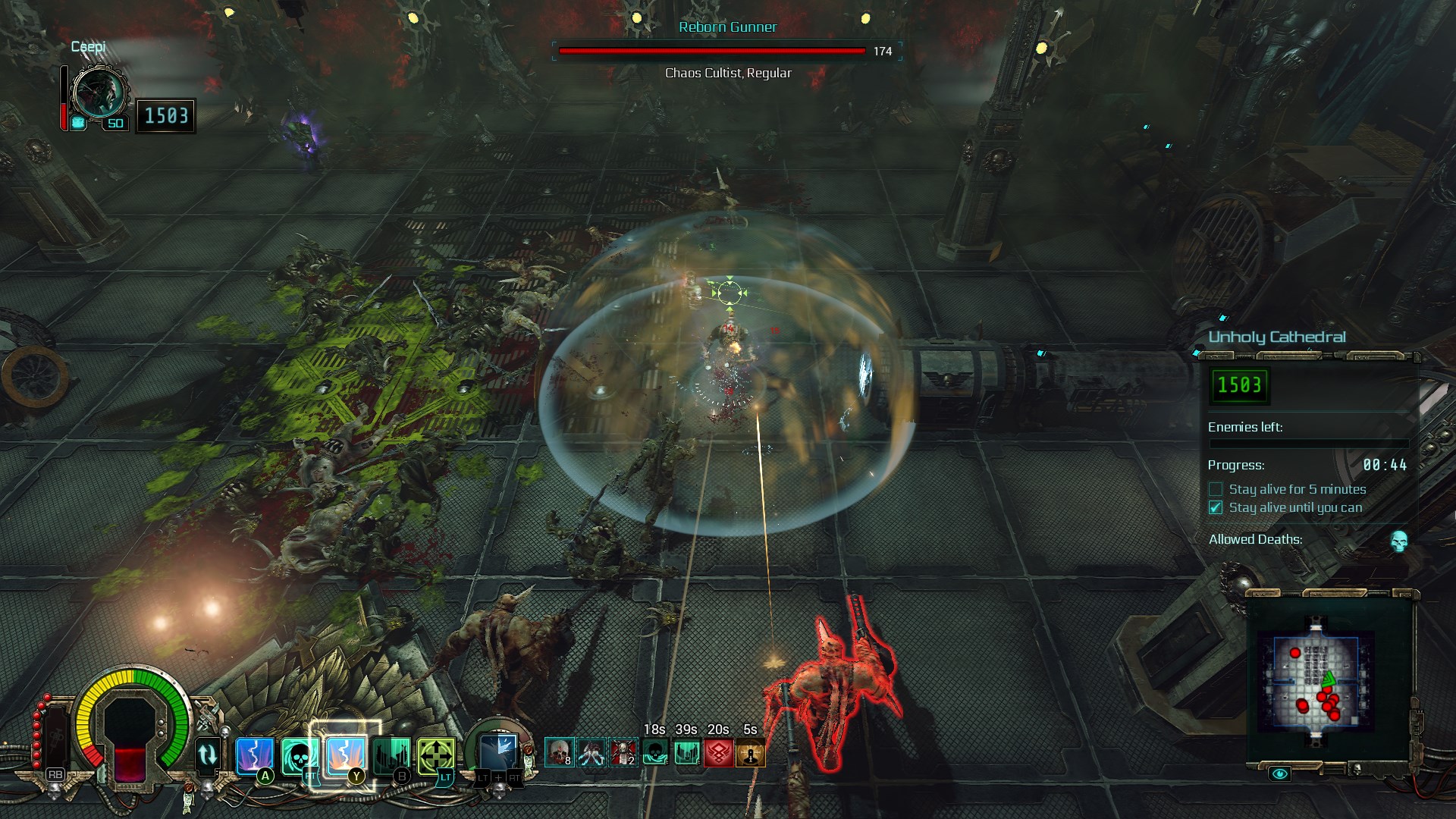Click Csepi's character portrait

point(99,93)
